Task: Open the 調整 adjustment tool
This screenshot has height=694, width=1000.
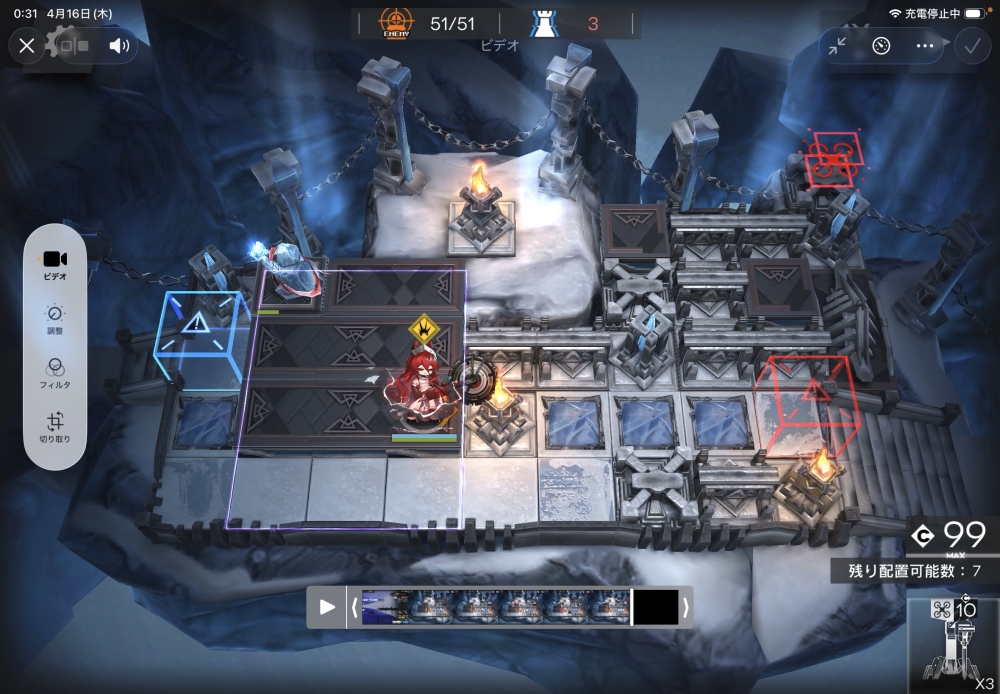Action: 55,318
